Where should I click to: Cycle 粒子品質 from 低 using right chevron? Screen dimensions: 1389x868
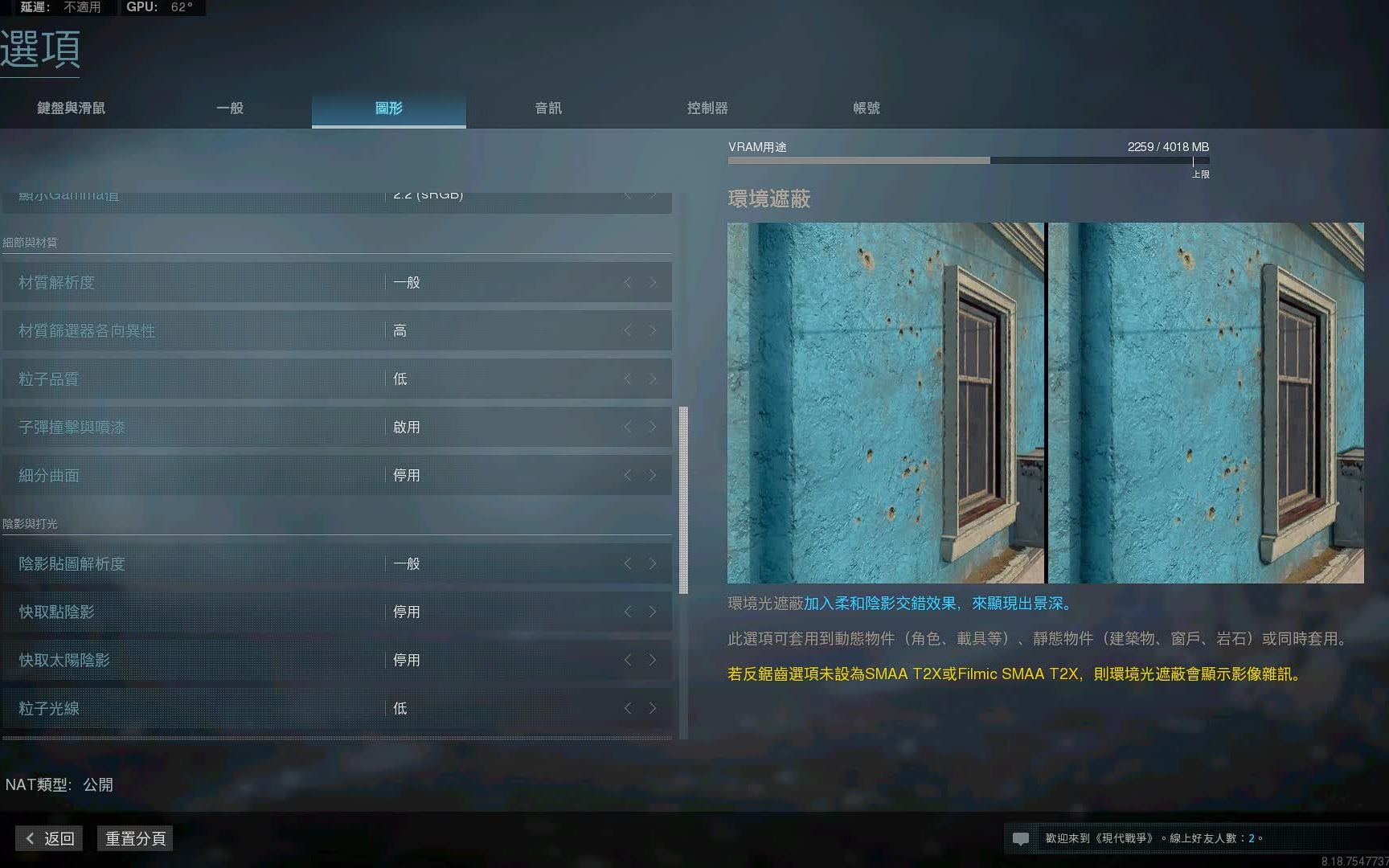point(652,379)
